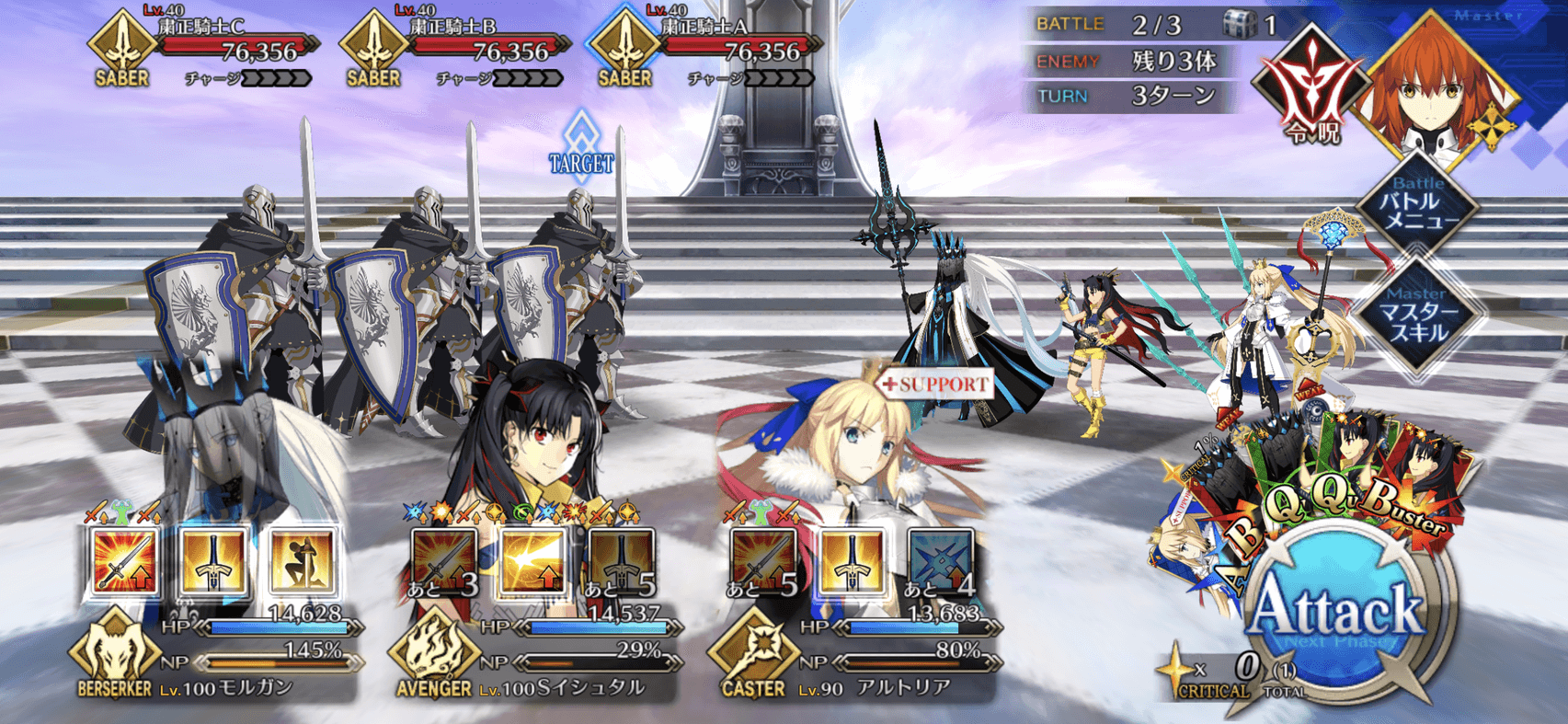This screenshot has height=724, width=1568.
Task: Activate Artoria Caster's ready golden sword skill
Action: (853, 561)
